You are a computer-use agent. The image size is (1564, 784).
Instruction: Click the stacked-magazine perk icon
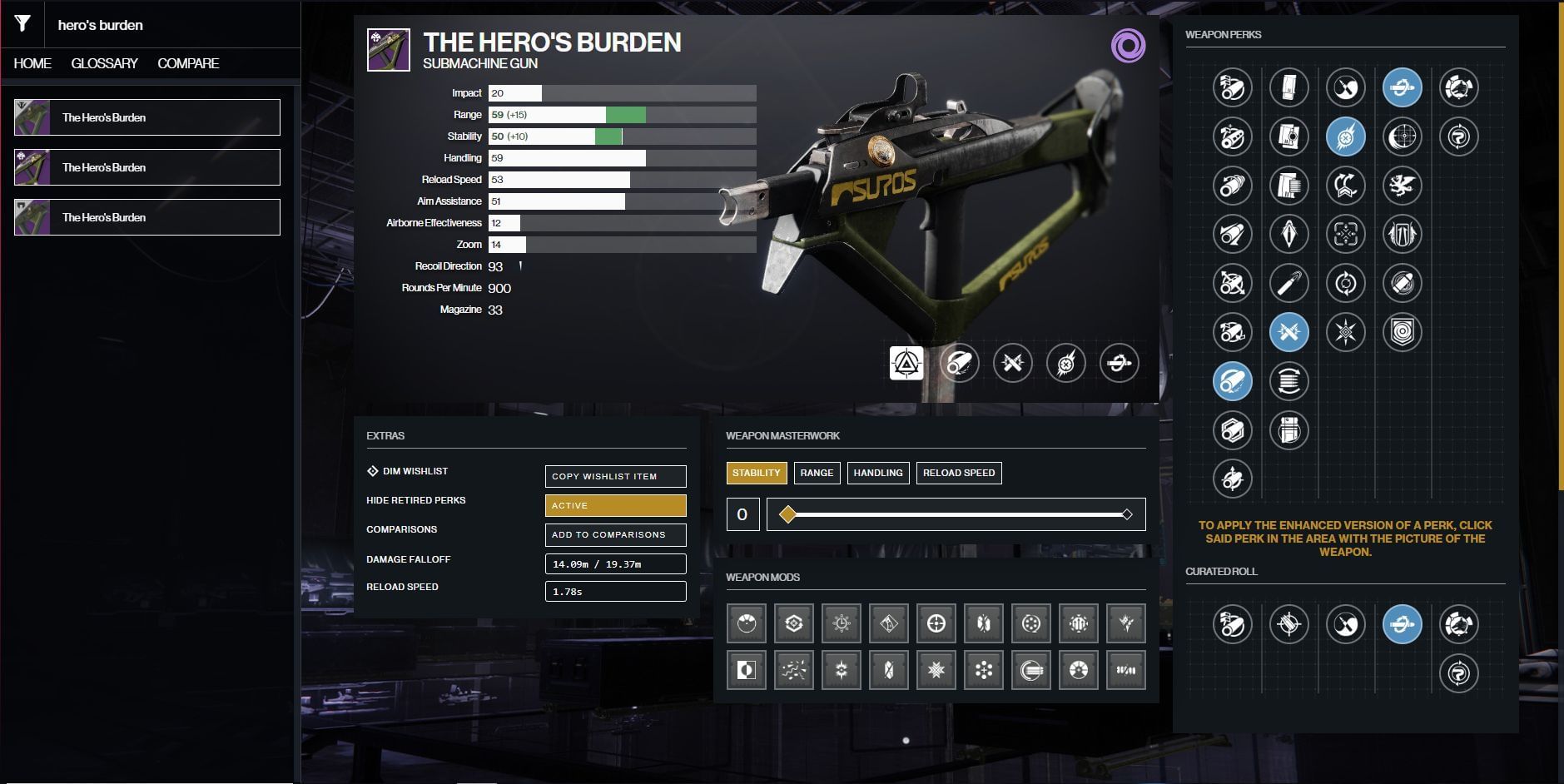(1289, 381)
